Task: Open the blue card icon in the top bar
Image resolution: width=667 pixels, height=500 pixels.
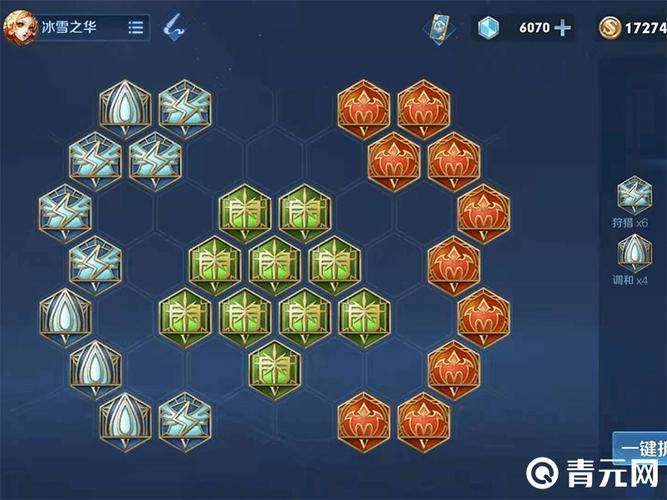Action: click(439, 27)
